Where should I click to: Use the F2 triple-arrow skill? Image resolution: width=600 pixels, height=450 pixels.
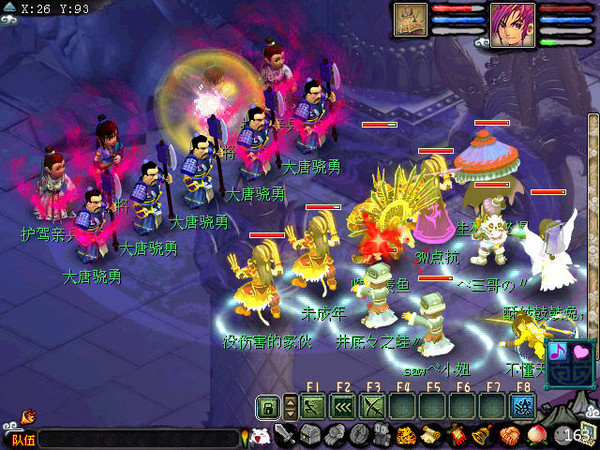point(343,406)
